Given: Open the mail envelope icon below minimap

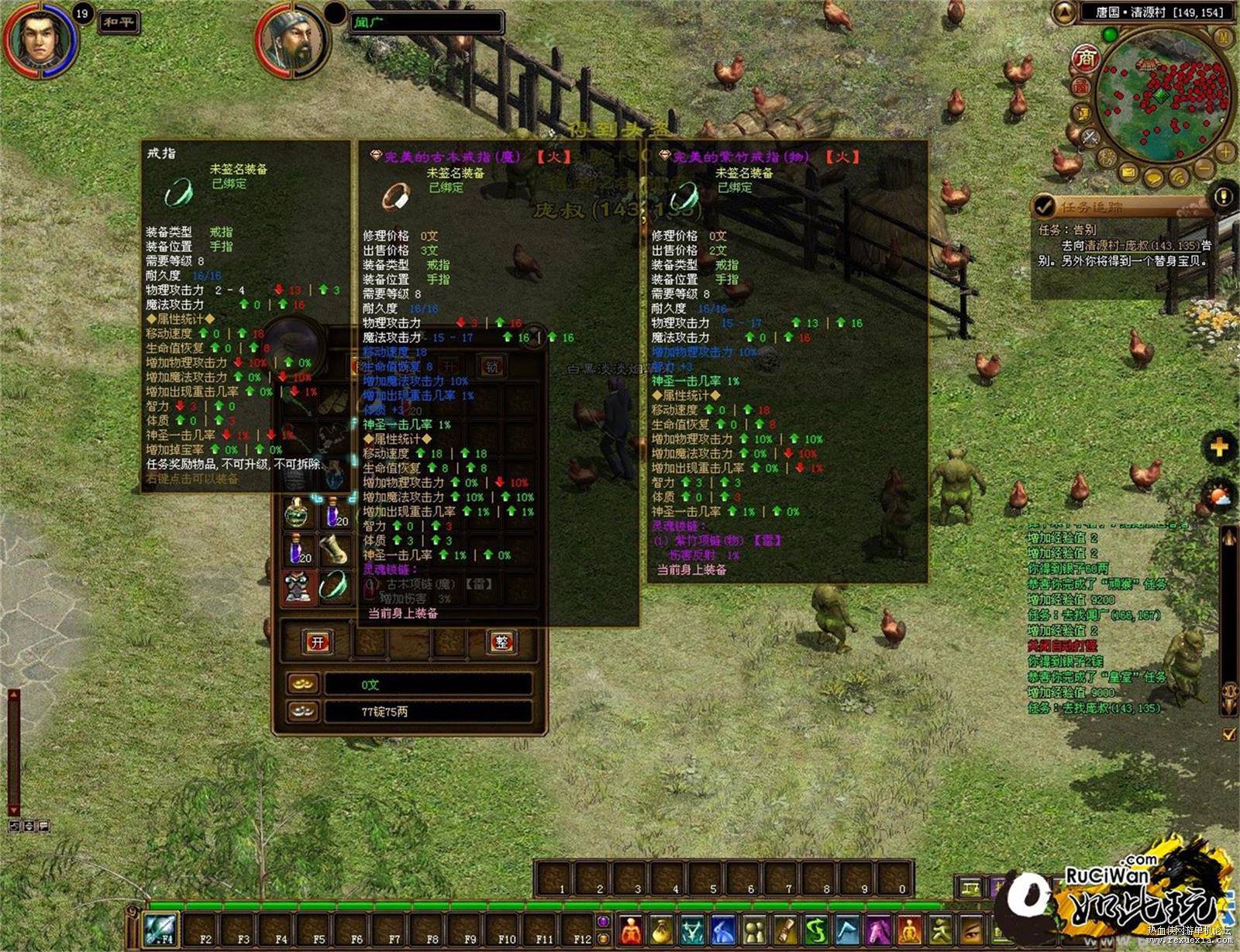Looking at the screenshot, I should pos(1129,172).
